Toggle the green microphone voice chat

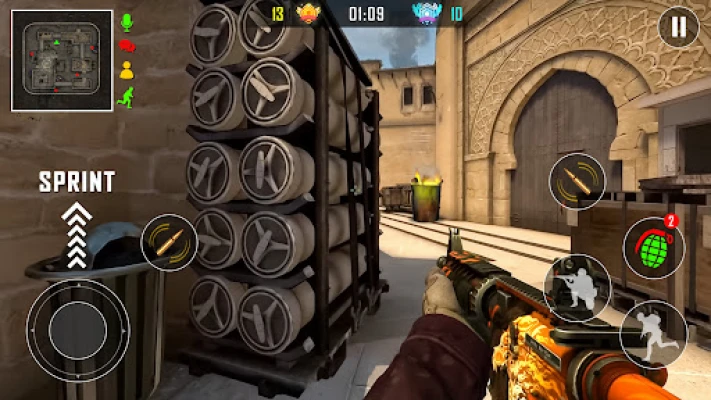(127, 21)
